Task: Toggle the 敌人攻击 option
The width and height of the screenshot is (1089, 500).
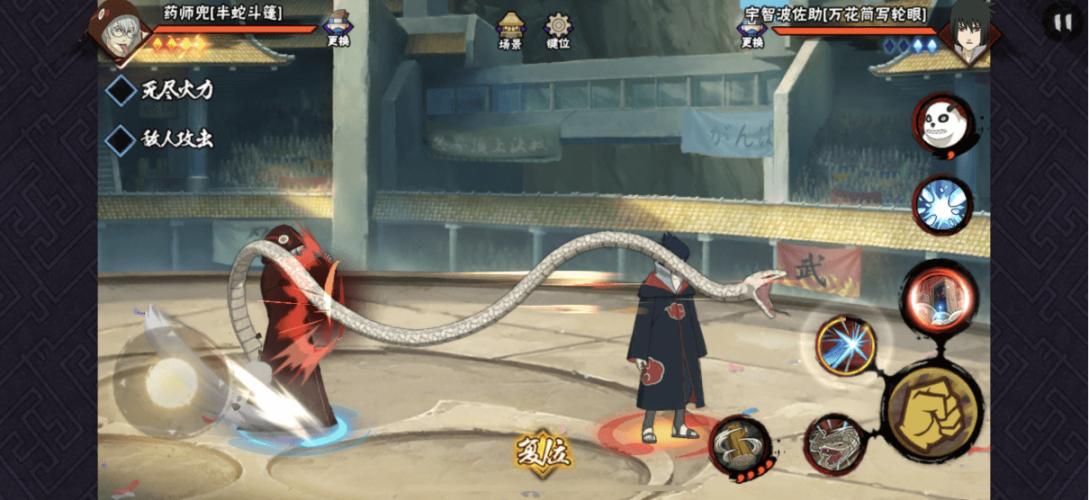Action: pos(122,139)
